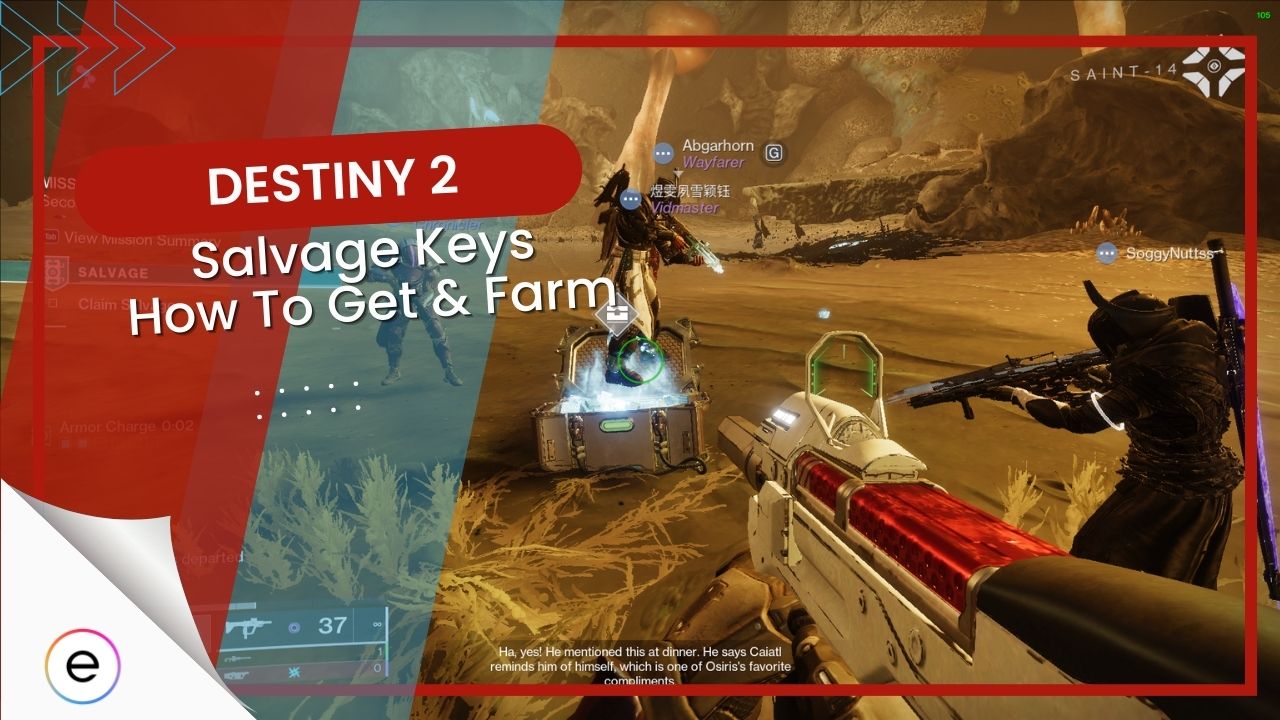Click the sniper rifle weapon slot icon
This screenshot has width=1280, height=720.
pyautogui.click(x=238, y=659)
